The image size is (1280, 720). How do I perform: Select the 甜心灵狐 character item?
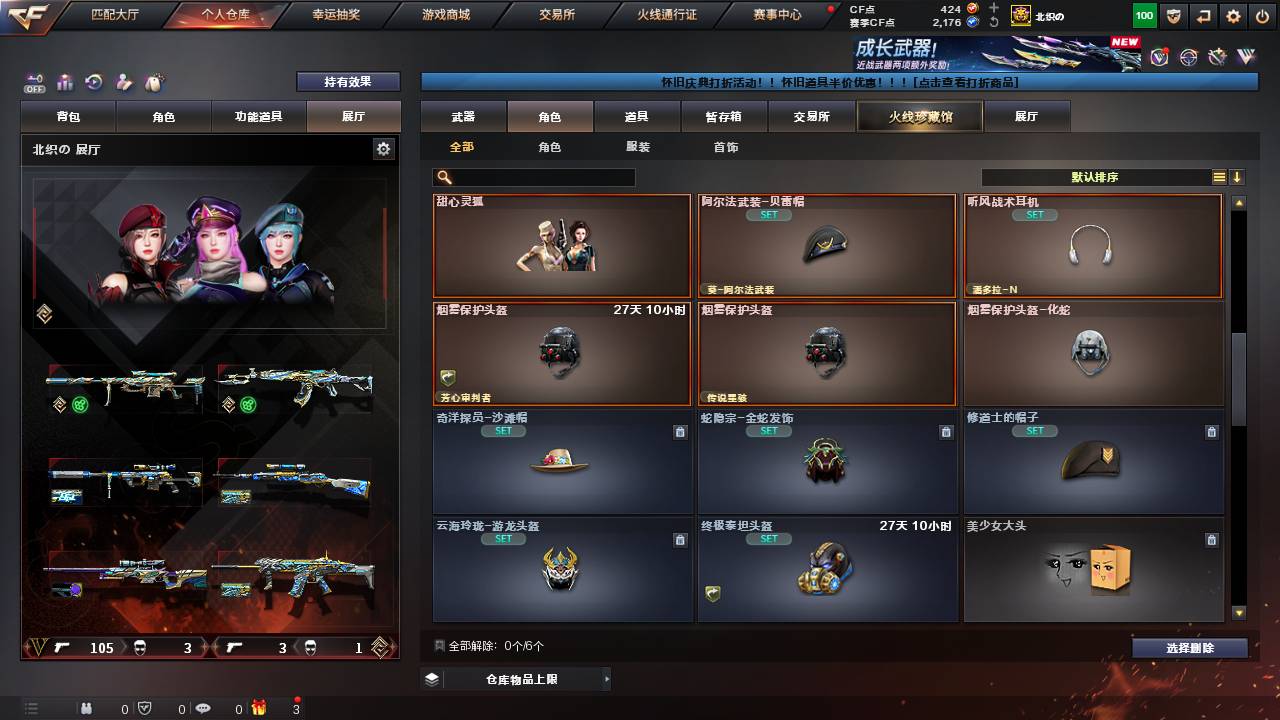562,247
